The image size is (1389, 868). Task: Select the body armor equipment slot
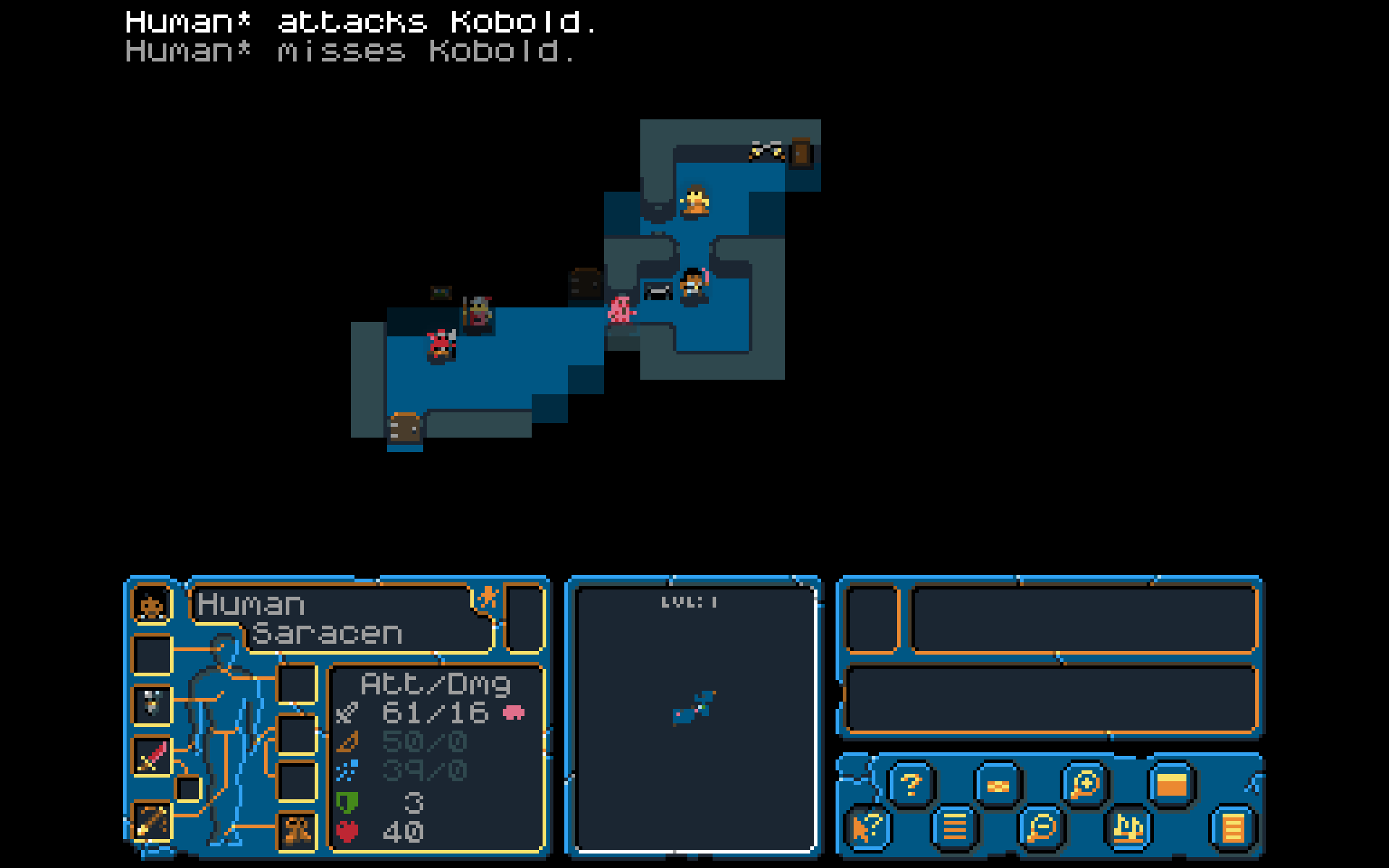pyautogui.click(x=152, y=703)
